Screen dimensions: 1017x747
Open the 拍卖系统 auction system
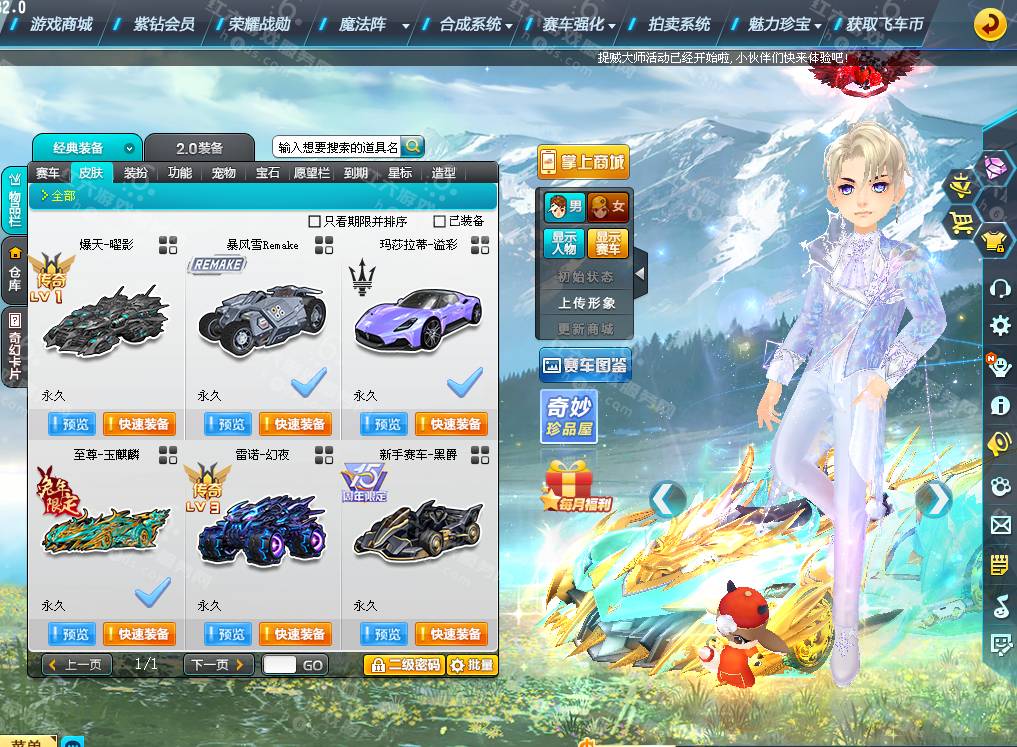pos(679,24)
